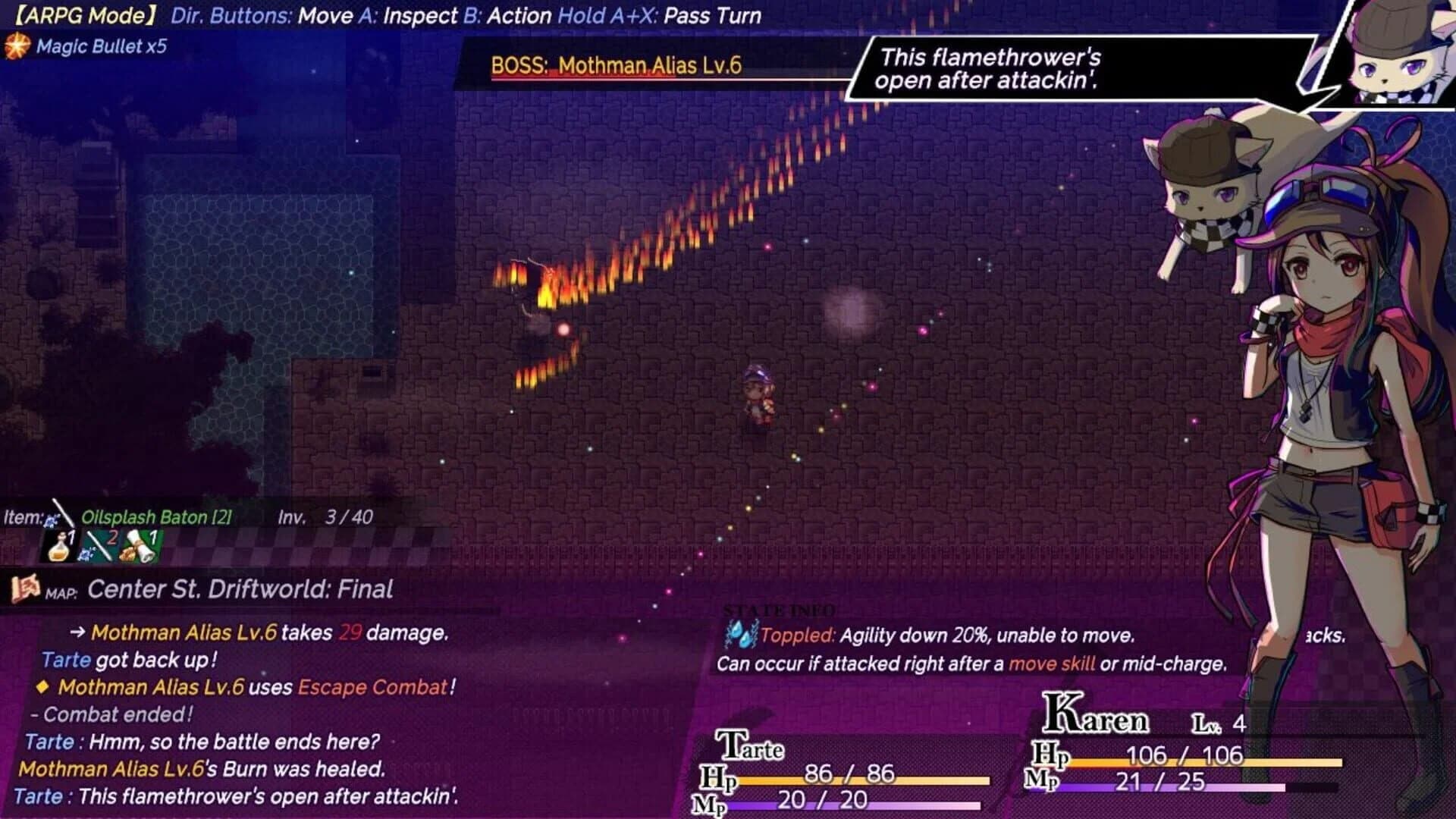Click the Toppled water-droplet status icon
Image resolution: width=1456 pixels, height=819 pixels.
[739, 635]
